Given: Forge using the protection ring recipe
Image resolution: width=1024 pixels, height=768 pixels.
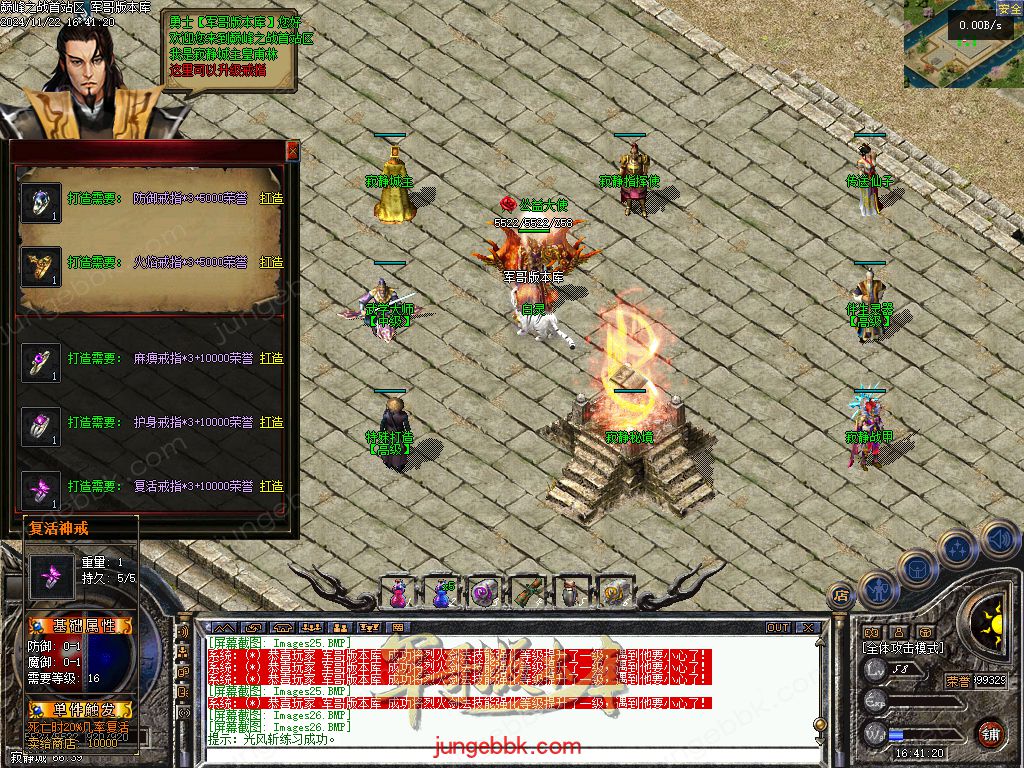Looking at the screenshot, I should 271,422.
